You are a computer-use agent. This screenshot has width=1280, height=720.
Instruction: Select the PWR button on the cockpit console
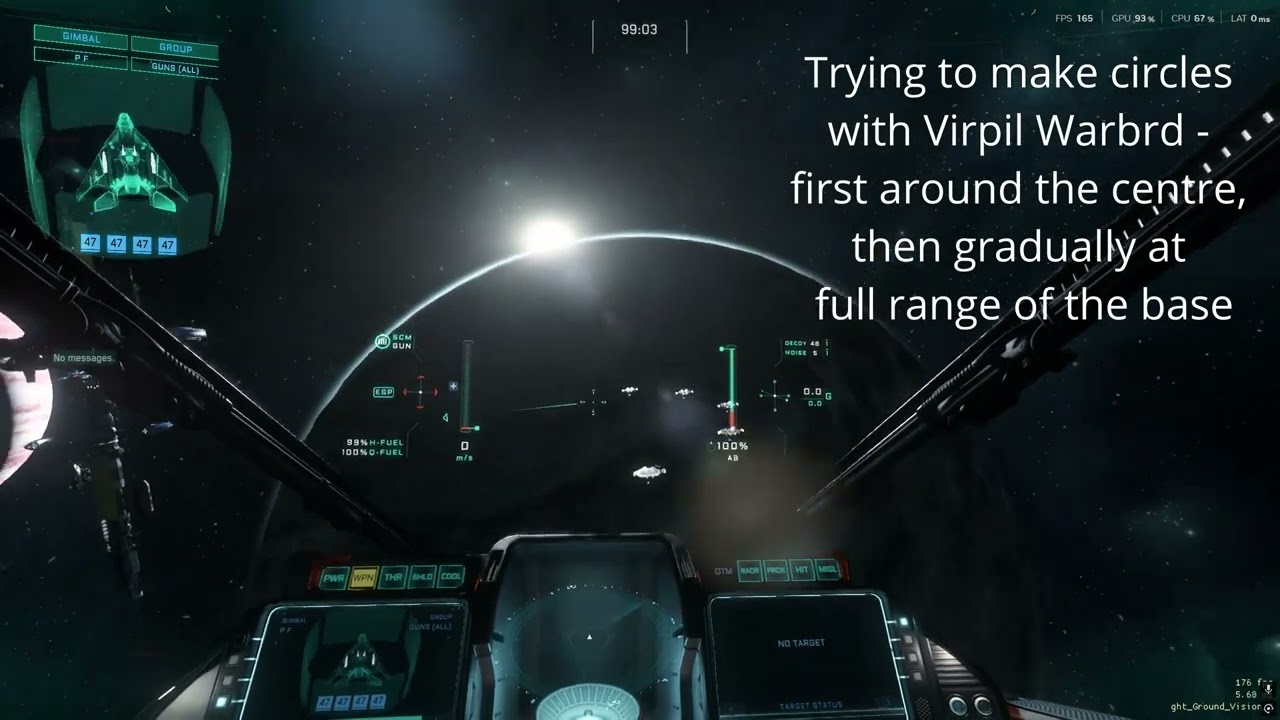(x=334, y=579)
